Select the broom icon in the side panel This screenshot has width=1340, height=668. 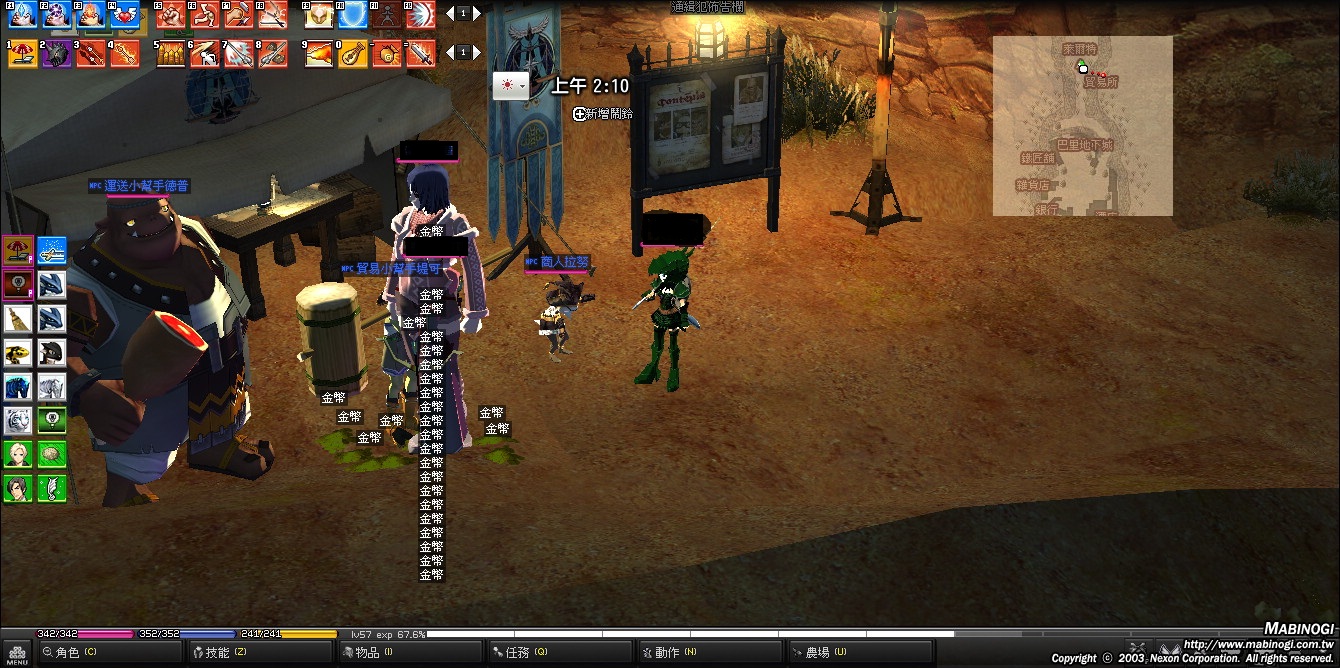click(x=18, y=318)
